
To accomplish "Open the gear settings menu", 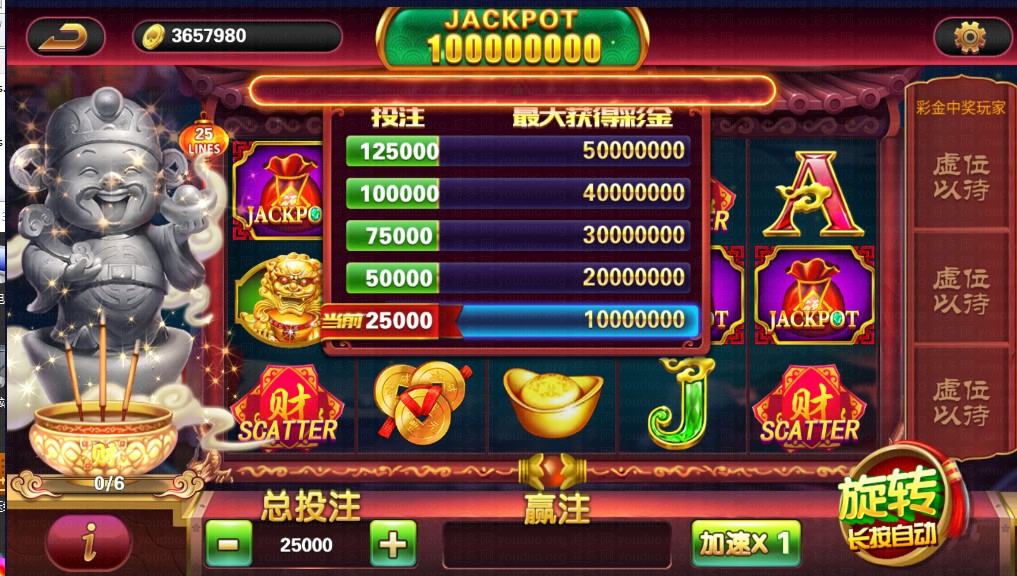I will 971,38.
